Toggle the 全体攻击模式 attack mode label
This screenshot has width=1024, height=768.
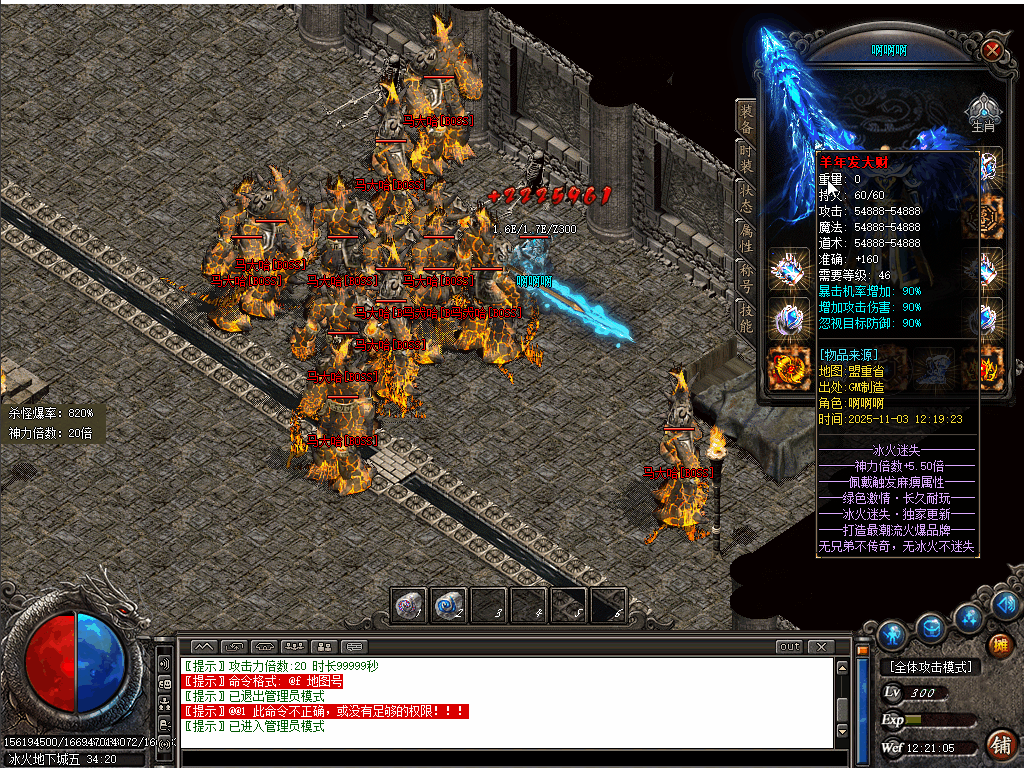[x=929, y=667]
